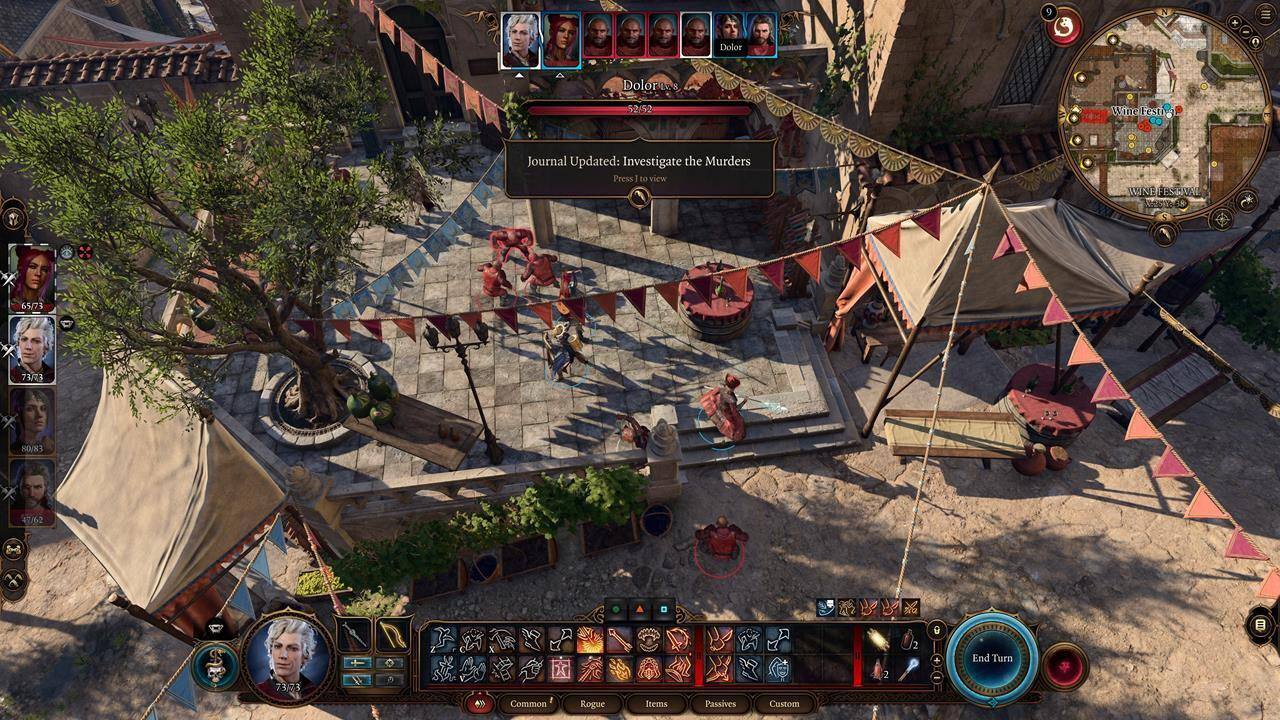The height and width of the screenshot is (720, 1280).
Task: Open the journal from the quest notification icon
Action: 640,197
